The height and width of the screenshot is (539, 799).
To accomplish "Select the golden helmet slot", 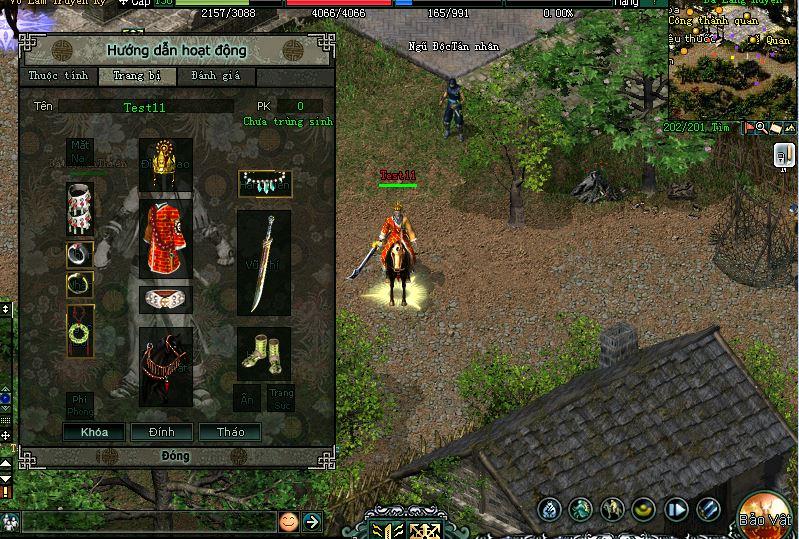I will (165, 165).
